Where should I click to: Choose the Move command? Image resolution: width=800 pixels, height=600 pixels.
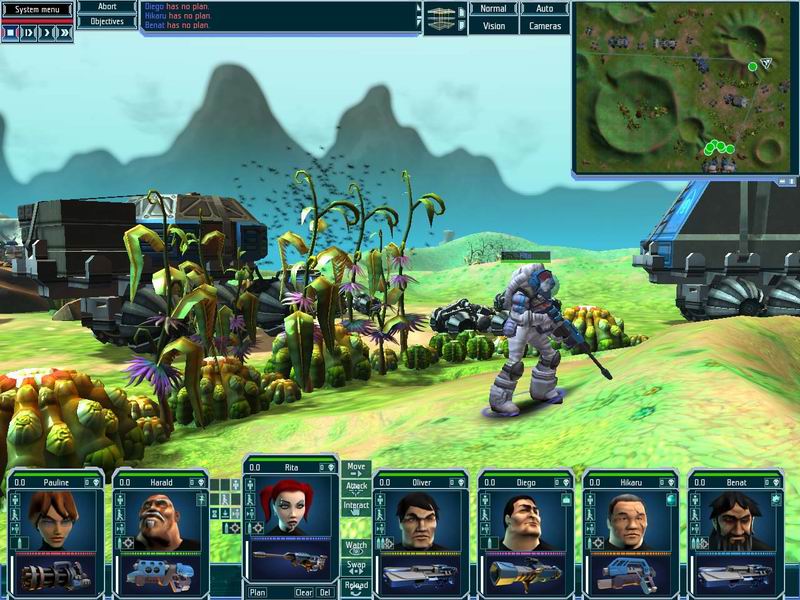pyautogui.click(x=356, y=469)
